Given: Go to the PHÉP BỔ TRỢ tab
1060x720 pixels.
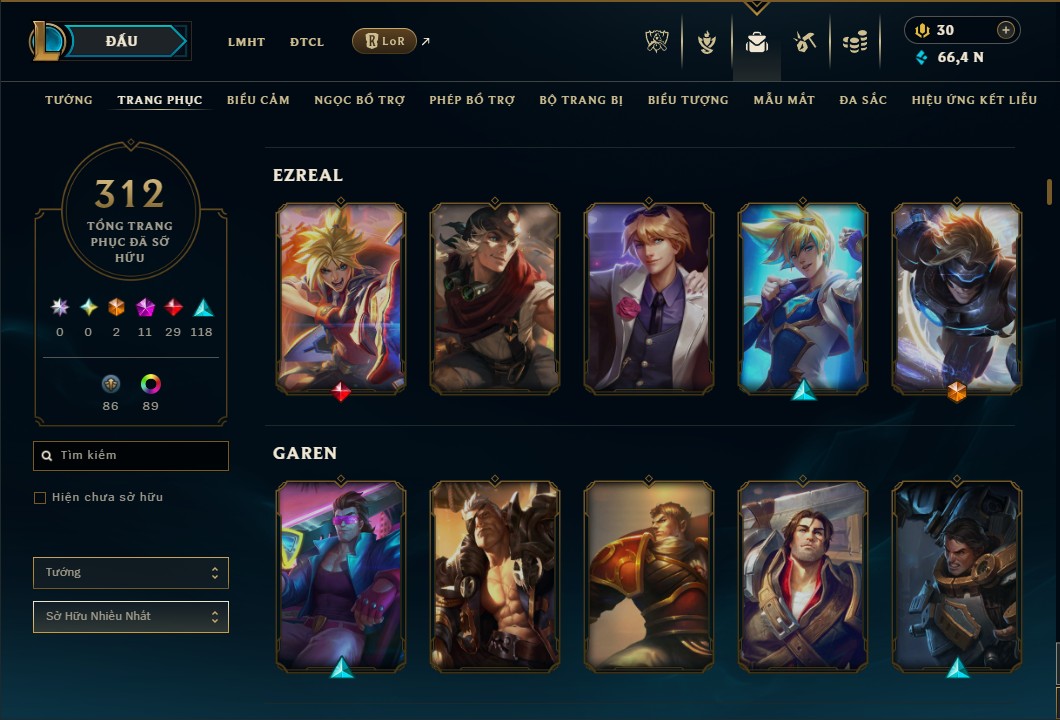Looking at the screenshot, I should (x=472, y=100).
